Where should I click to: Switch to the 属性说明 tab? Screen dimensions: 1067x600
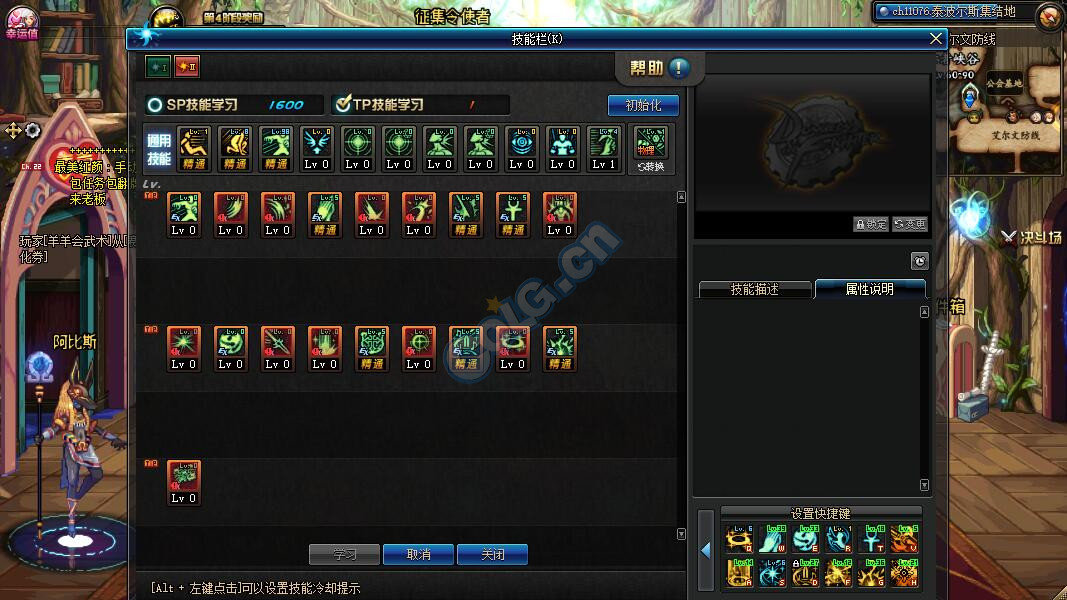[869, 289]
